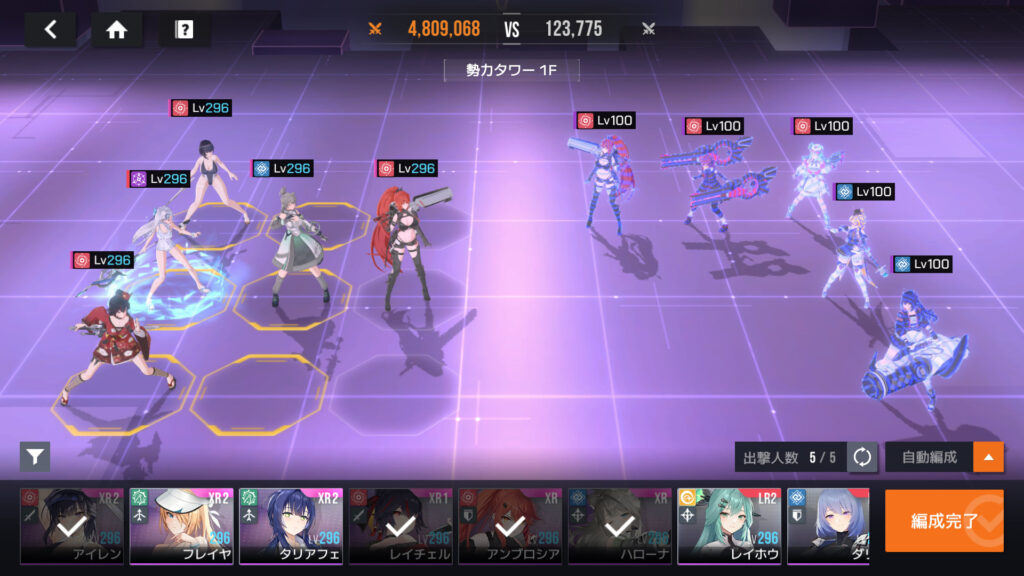This screenshot has height=576, width=1024.
Task: Open the help guide book icon
Action: point(184,29)
